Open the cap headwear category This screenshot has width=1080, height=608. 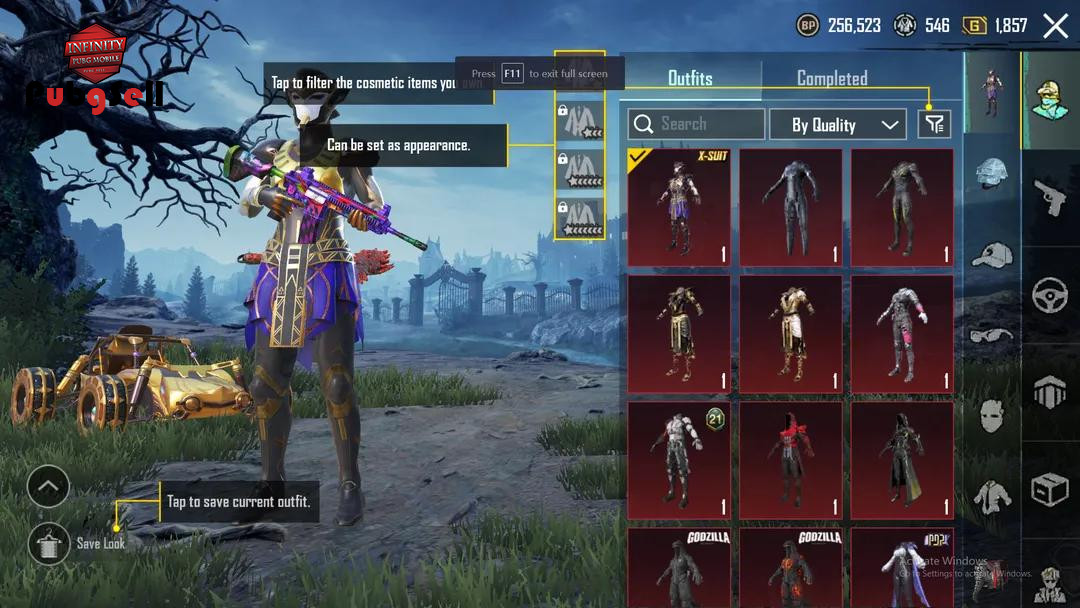pyautogui.click(x=992, y=254)
